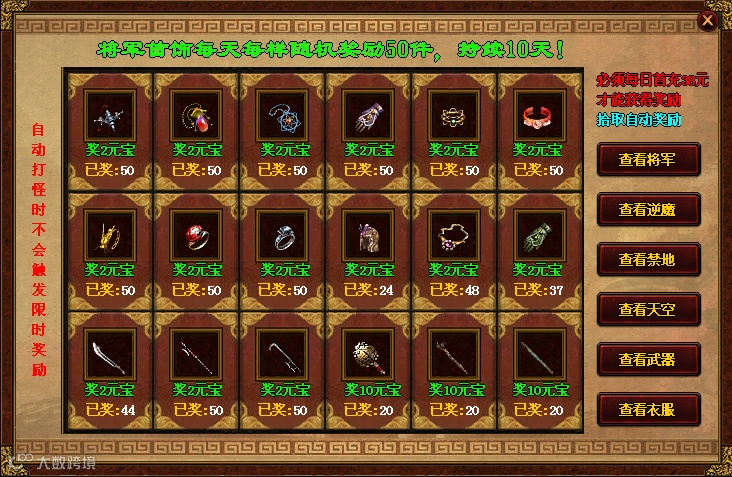Select the purple glove item
The image size is (732, 477).
pos(365,117)
